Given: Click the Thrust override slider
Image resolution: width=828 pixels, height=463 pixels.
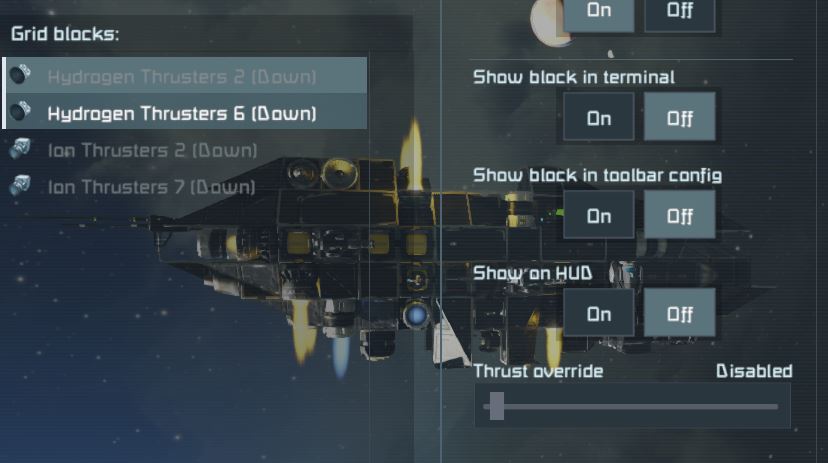Looking at the screenshot, I should pos(632,406).
